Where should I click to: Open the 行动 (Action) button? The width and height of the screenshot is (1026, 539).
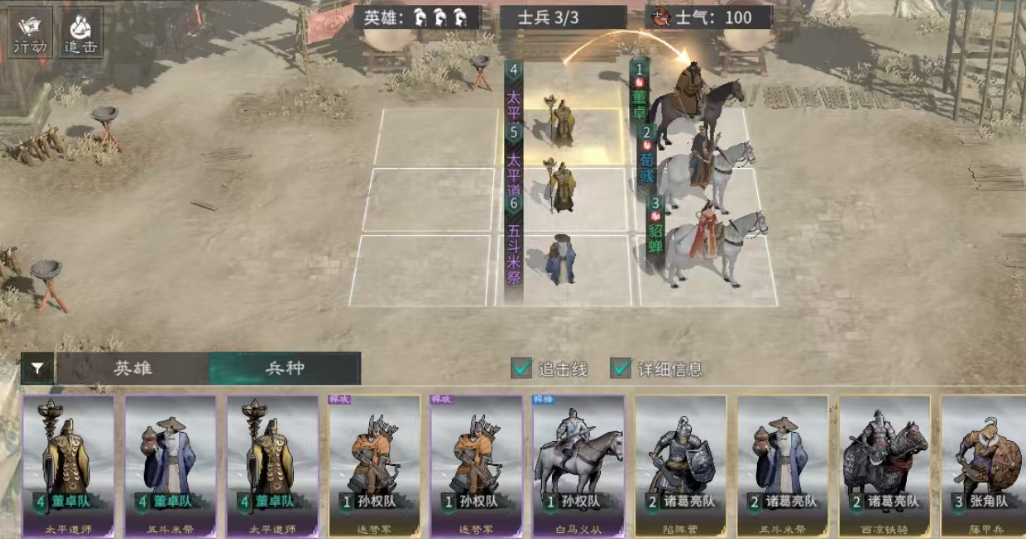pyautogui.click(x=30, y=34)
